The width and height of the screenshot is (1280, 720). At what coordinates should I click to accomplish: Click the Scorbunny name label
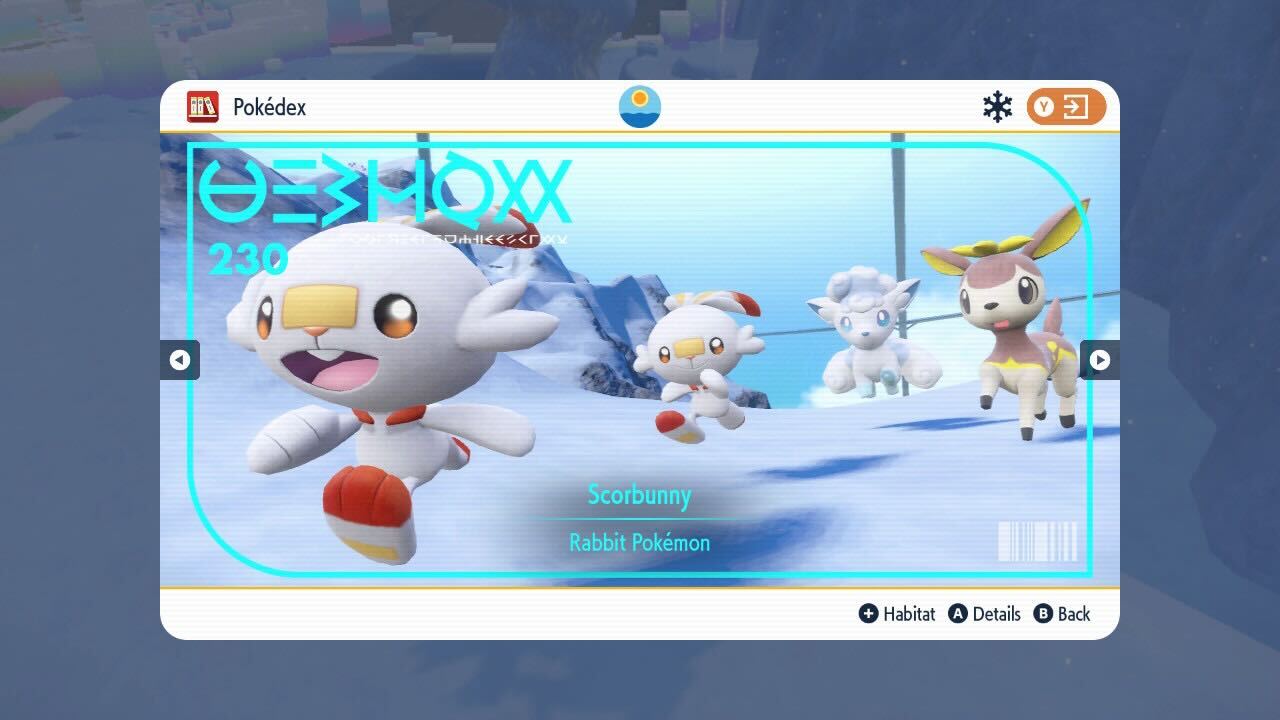point(640,495)
